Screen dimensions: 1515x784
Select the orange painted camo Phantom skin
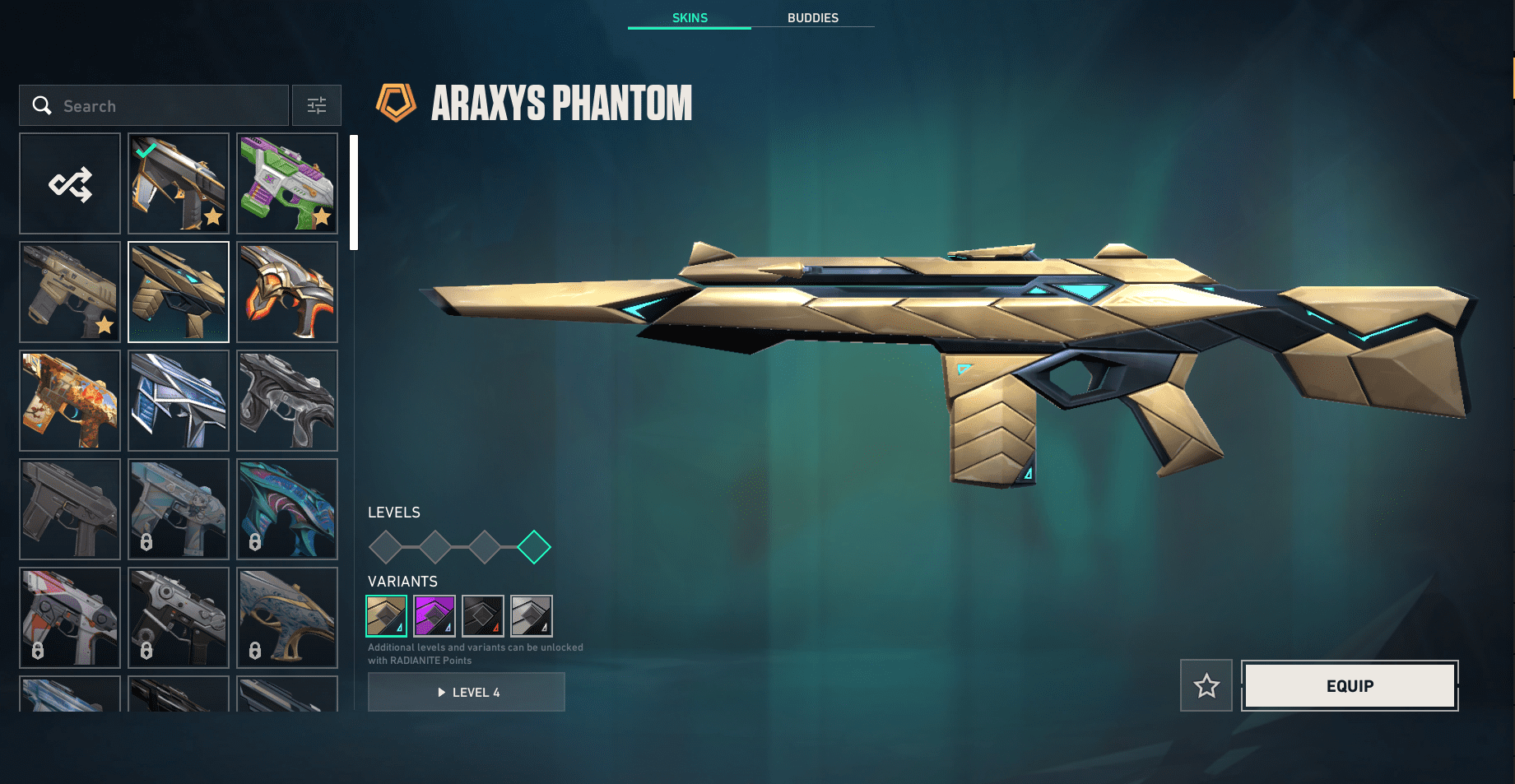(70, 401)
